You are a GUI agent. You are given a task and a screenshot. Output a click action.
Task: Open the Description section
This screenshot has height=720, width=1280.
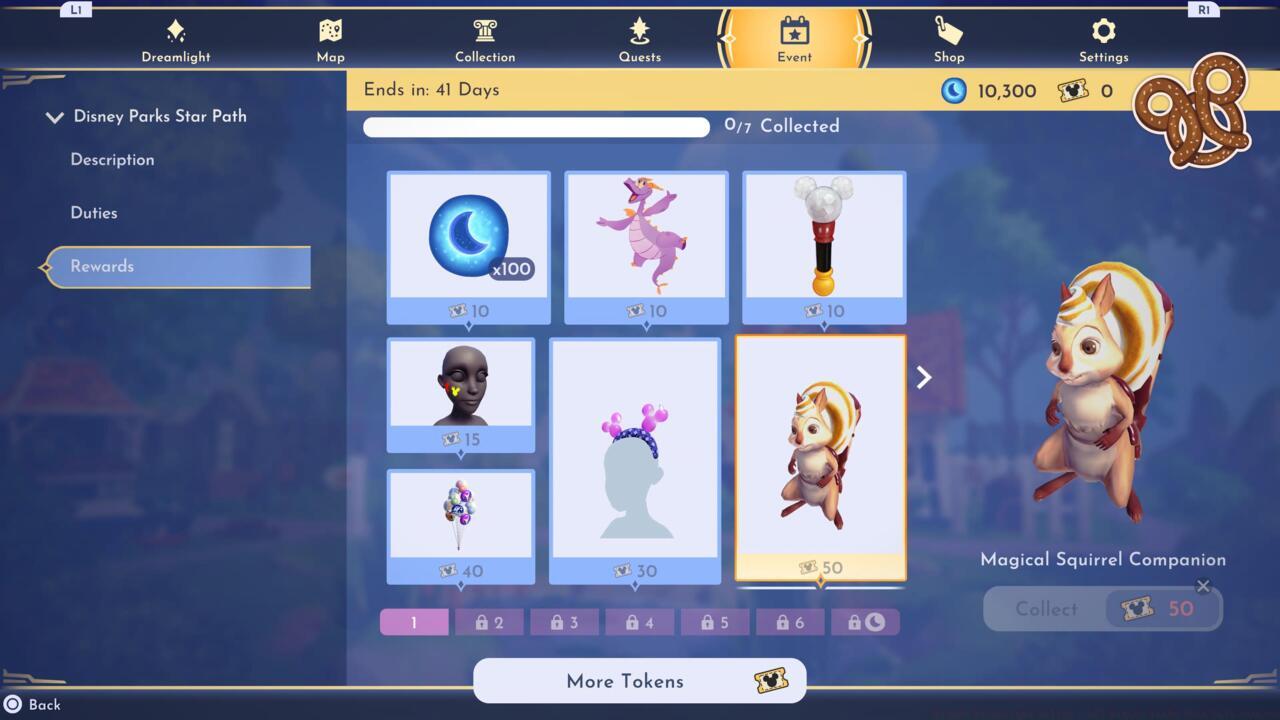(112, 160)
